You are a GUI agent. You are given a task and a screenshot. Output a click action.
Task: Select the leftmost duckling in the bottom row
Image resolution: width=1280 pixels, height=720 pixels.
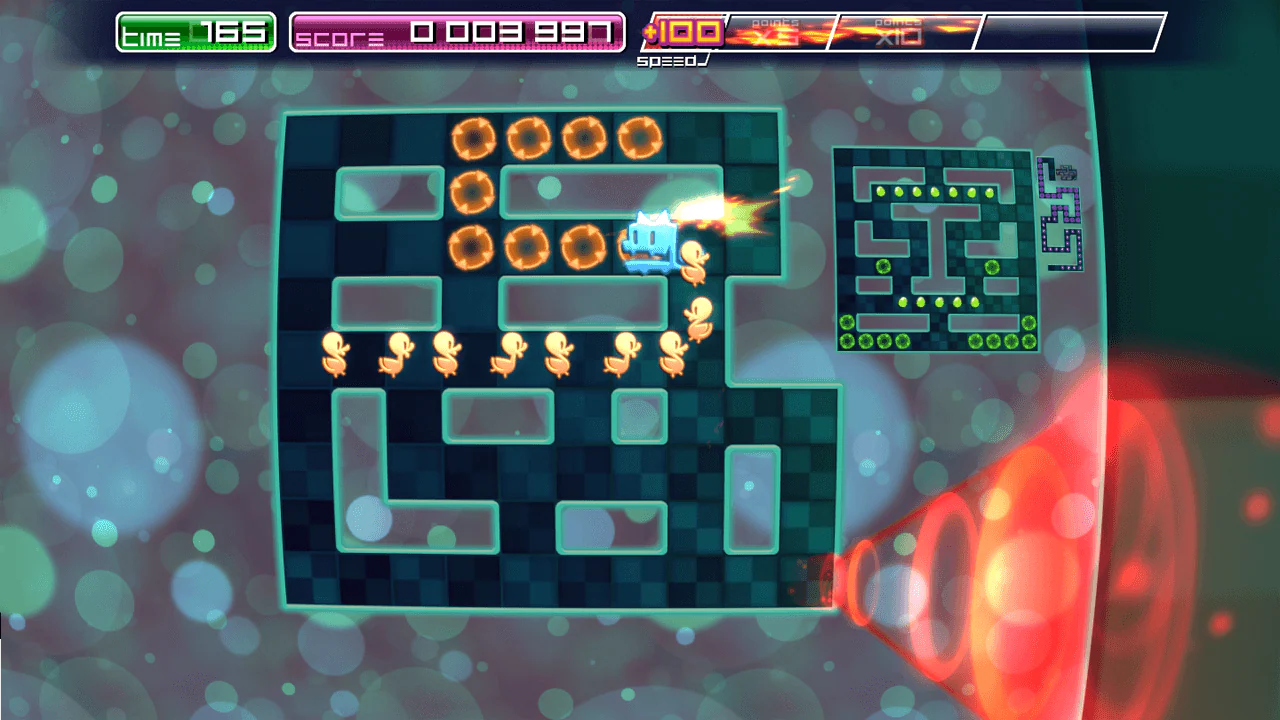(x=335, y=356)
